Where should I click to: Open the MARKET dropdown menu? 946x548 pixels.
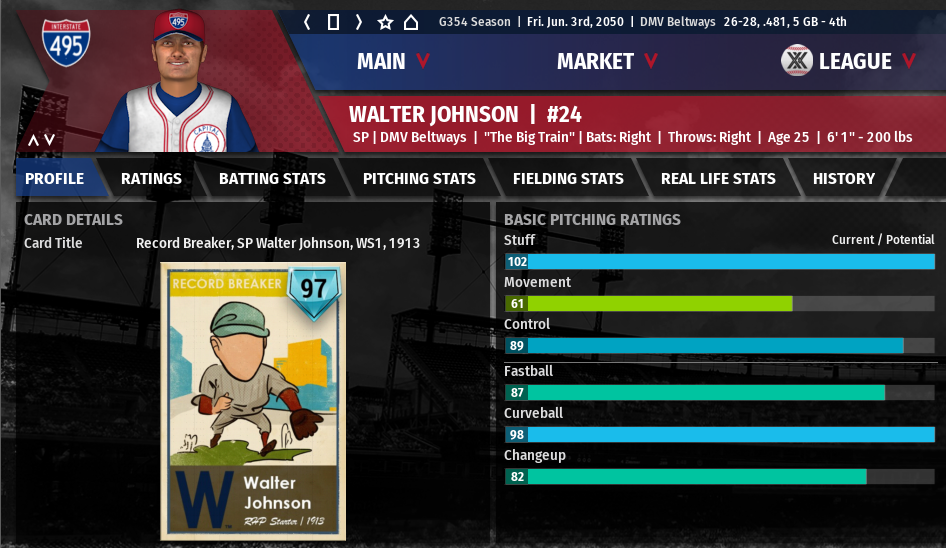coord(607,61)
